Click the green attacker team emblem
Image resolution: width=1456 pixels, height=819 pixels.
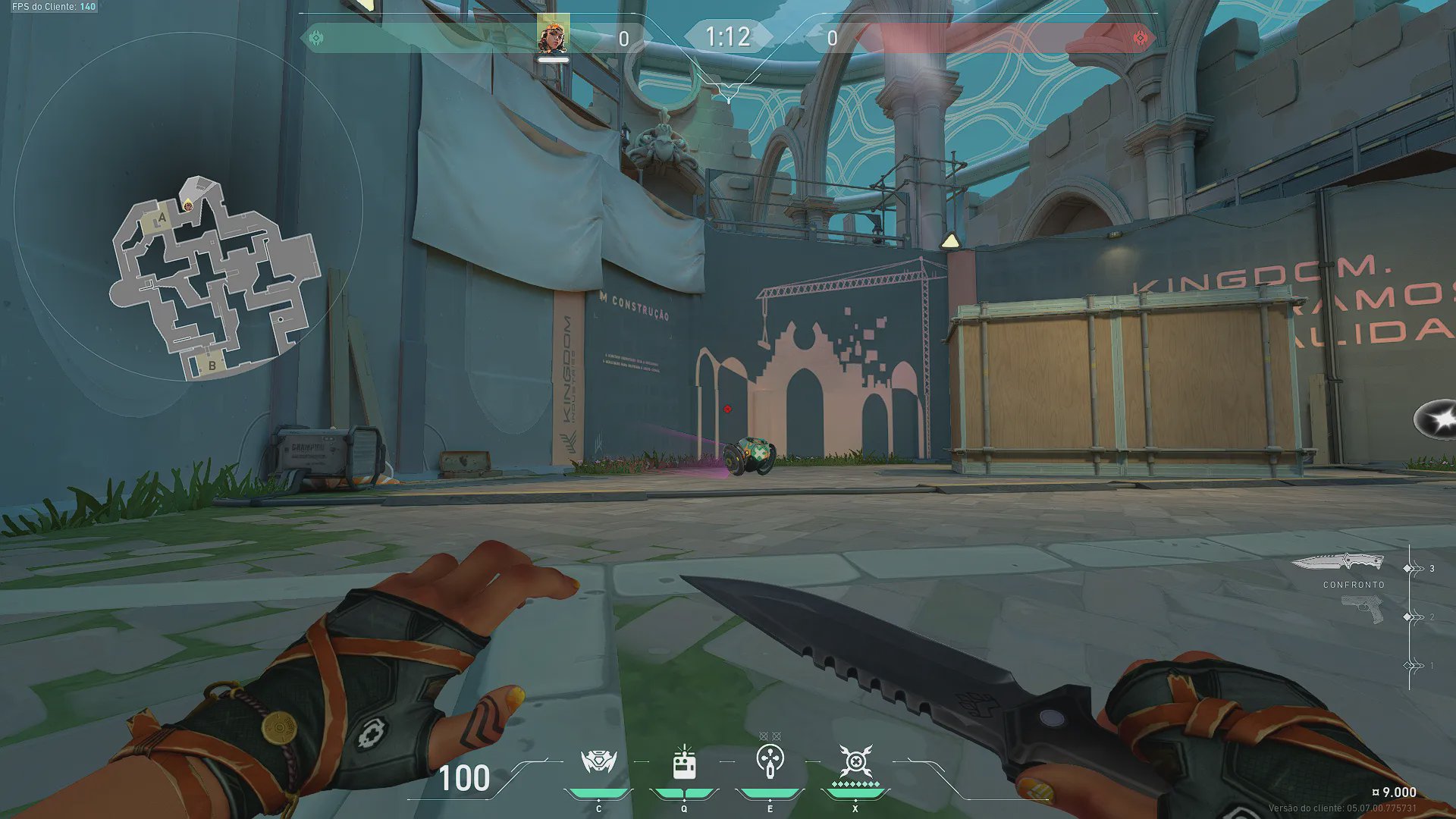(316, 37)
